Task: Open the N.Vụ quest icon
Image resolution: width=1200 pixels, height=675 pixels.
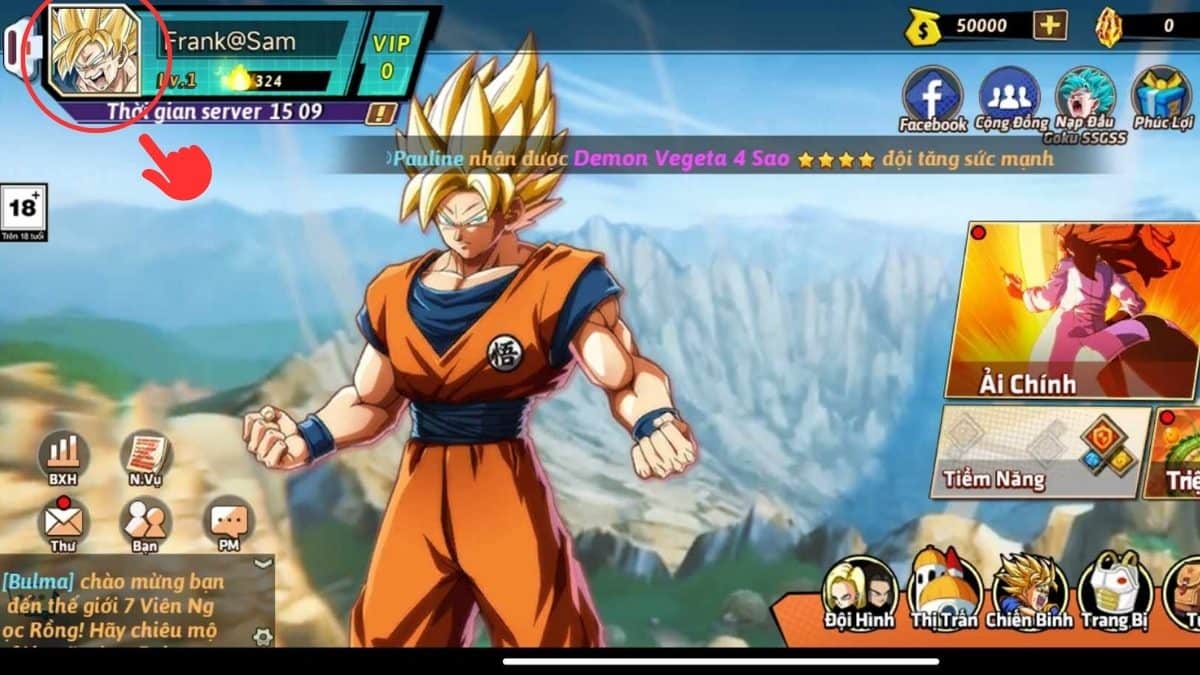Action: (146, 457)
